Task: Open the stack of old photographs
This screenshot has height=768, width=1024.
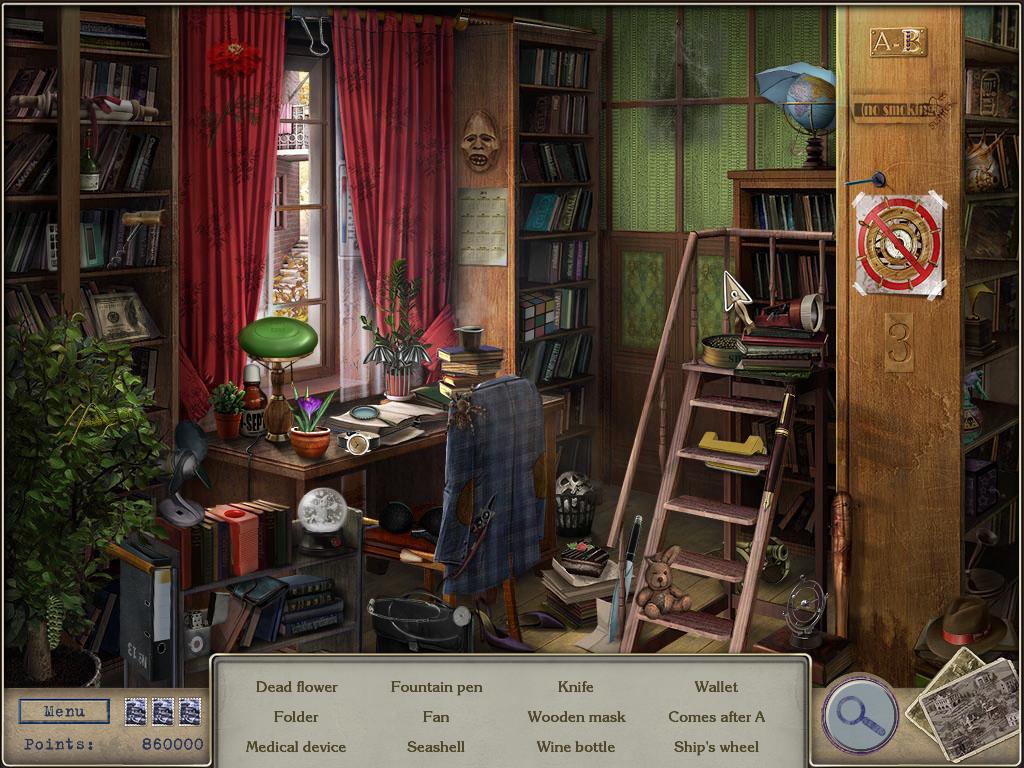Action: pyautogui.click(x=960, y=700)
